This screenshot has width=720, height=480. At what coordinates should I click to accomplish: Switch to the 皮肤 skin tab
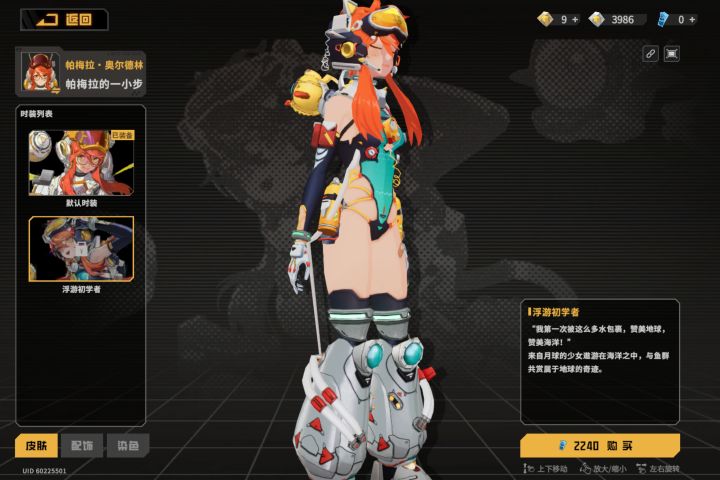[x=36, y=445]
